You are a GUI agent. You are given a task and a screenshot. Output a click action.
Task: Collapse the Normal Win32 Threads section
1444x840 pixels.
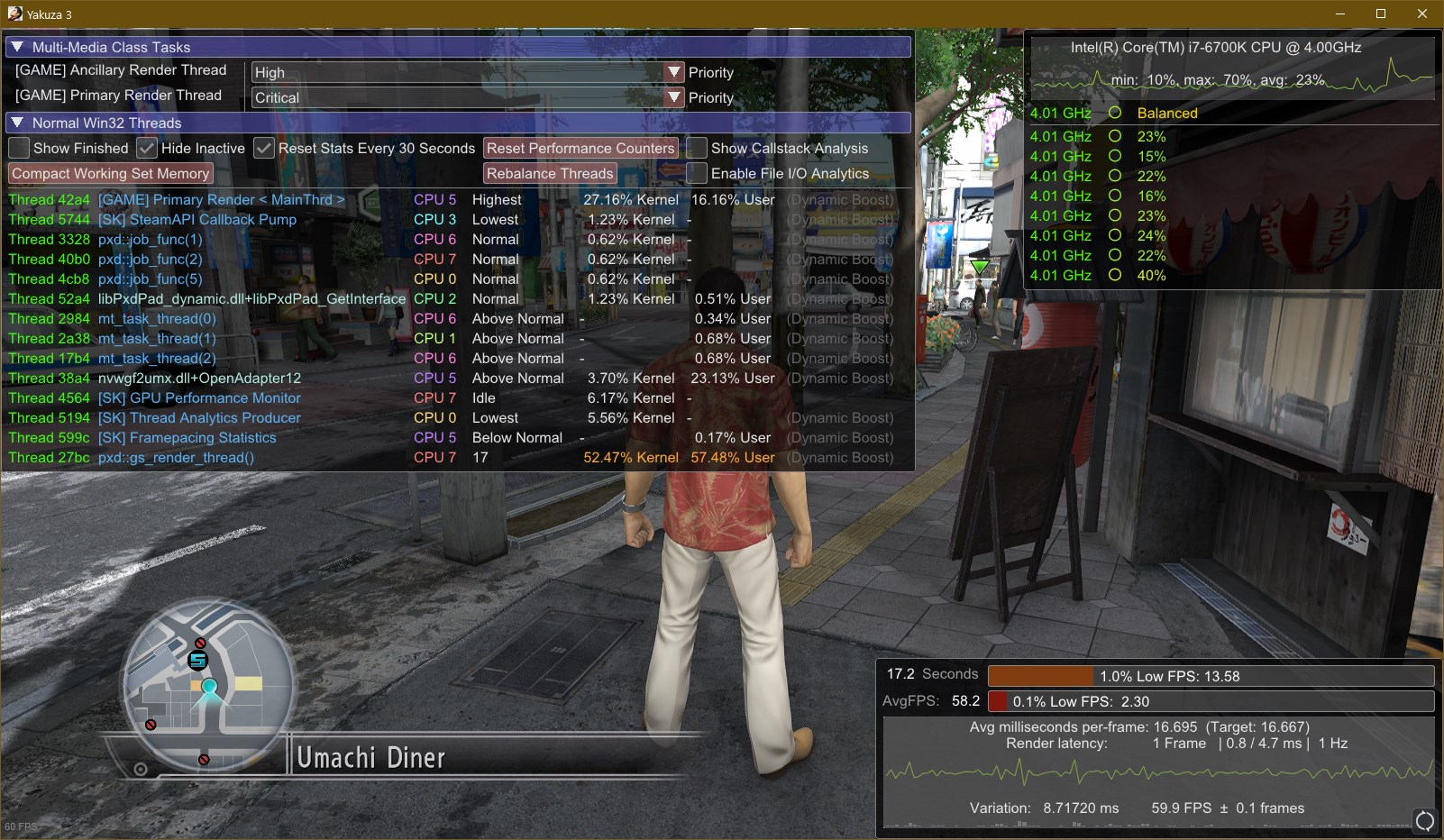click(x=17, y=123)
